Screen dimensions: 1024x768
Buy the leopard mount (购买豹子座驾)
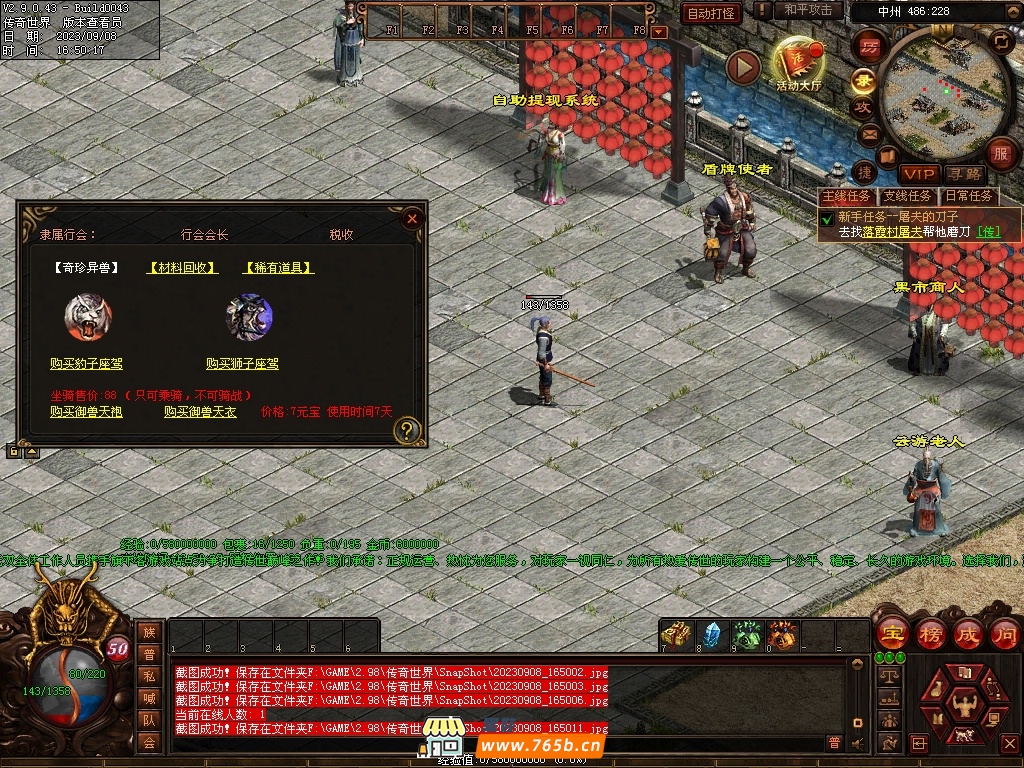pos(87,364)
